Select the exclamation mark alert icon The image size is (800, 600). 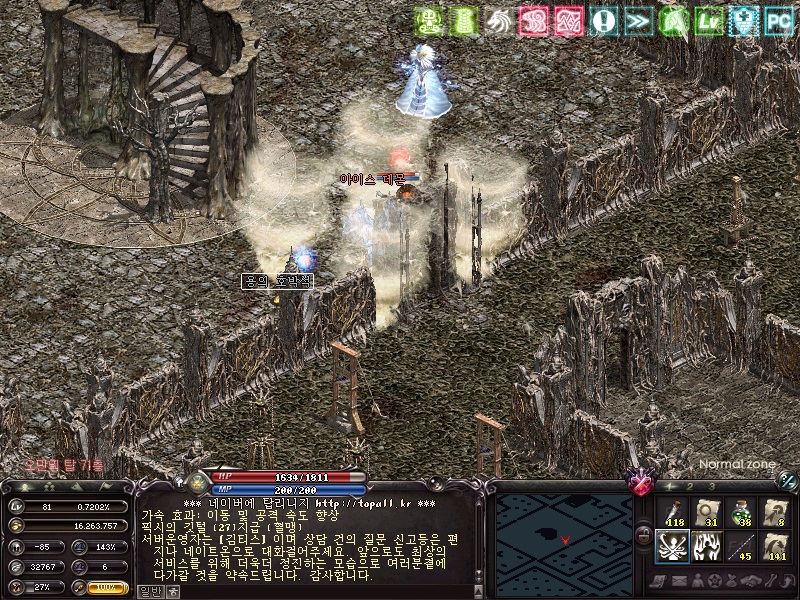[x=602, y=19]
